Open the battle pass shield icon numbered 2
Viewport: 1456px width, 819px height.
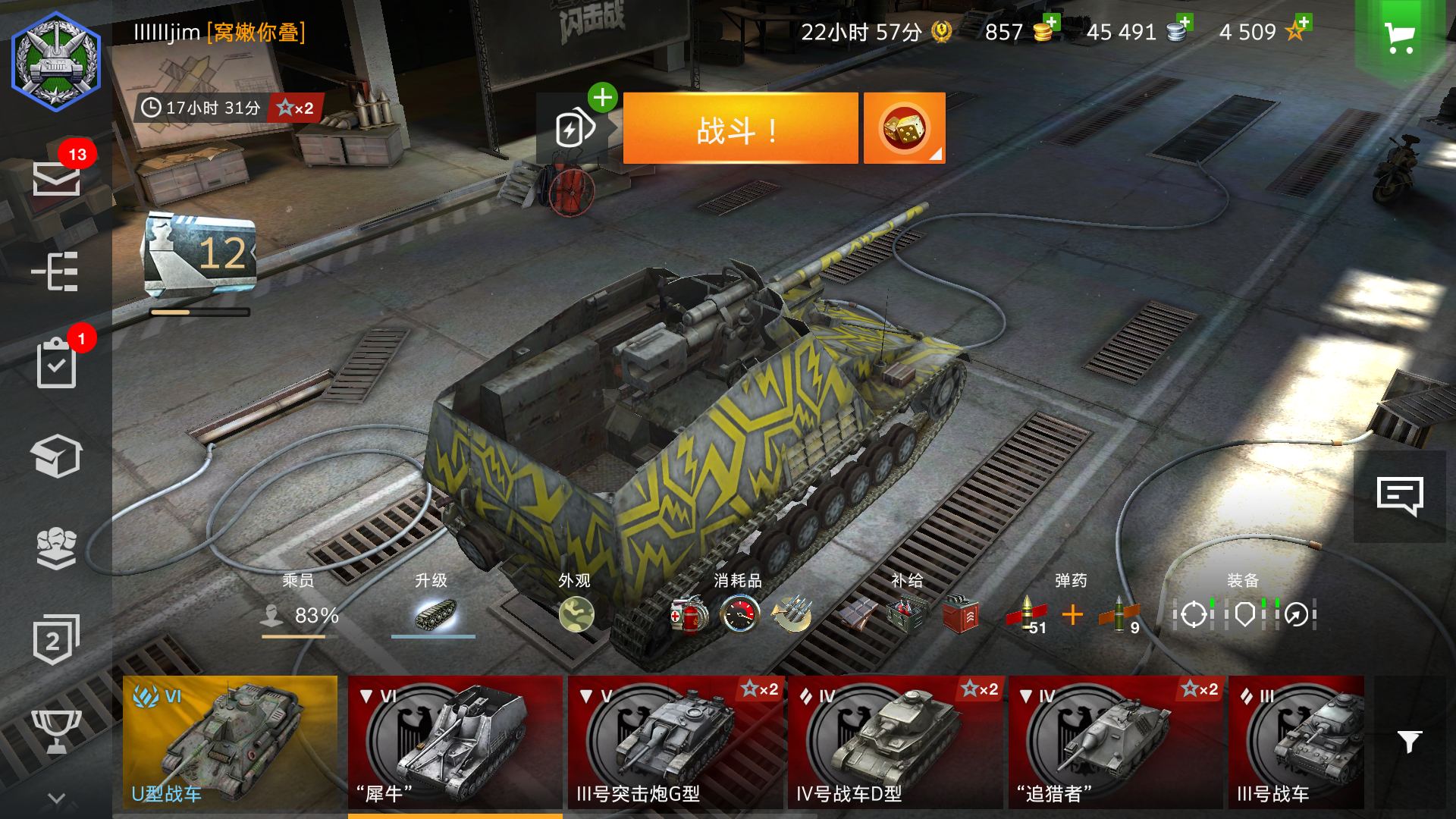coord(55,639)
